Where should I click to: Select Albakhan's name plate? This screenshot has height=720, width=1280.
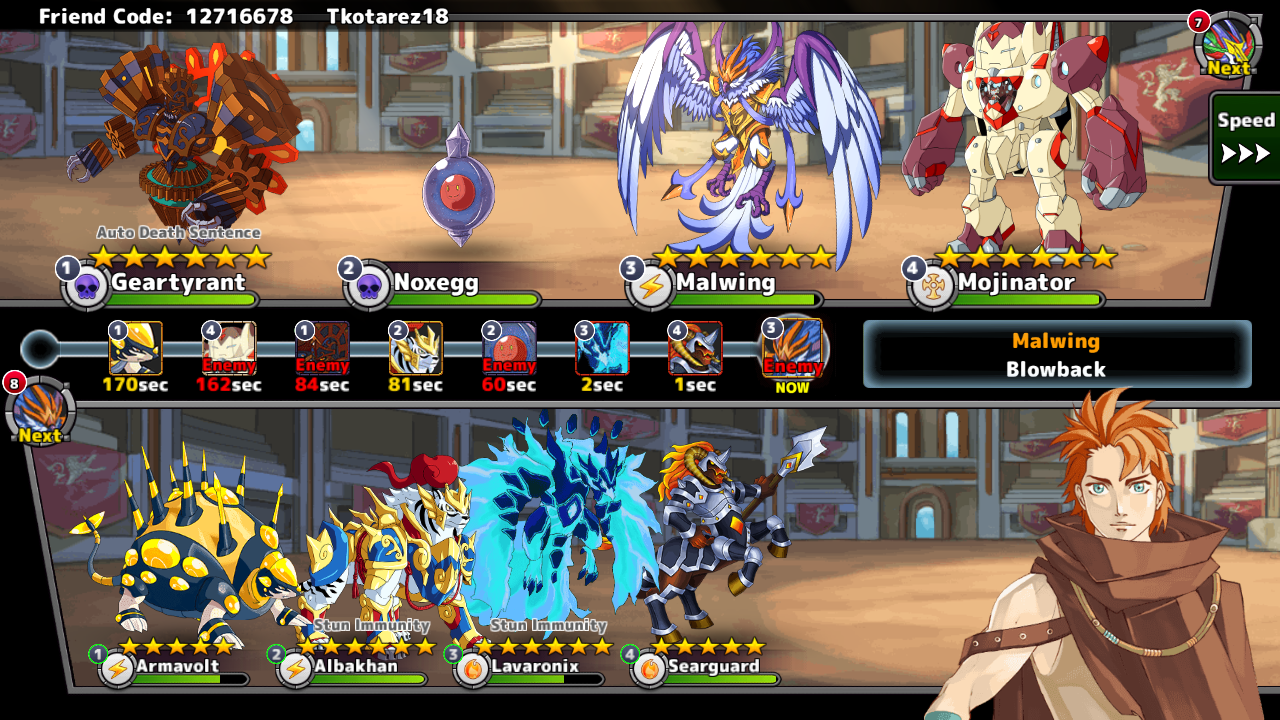click(355, 667)
